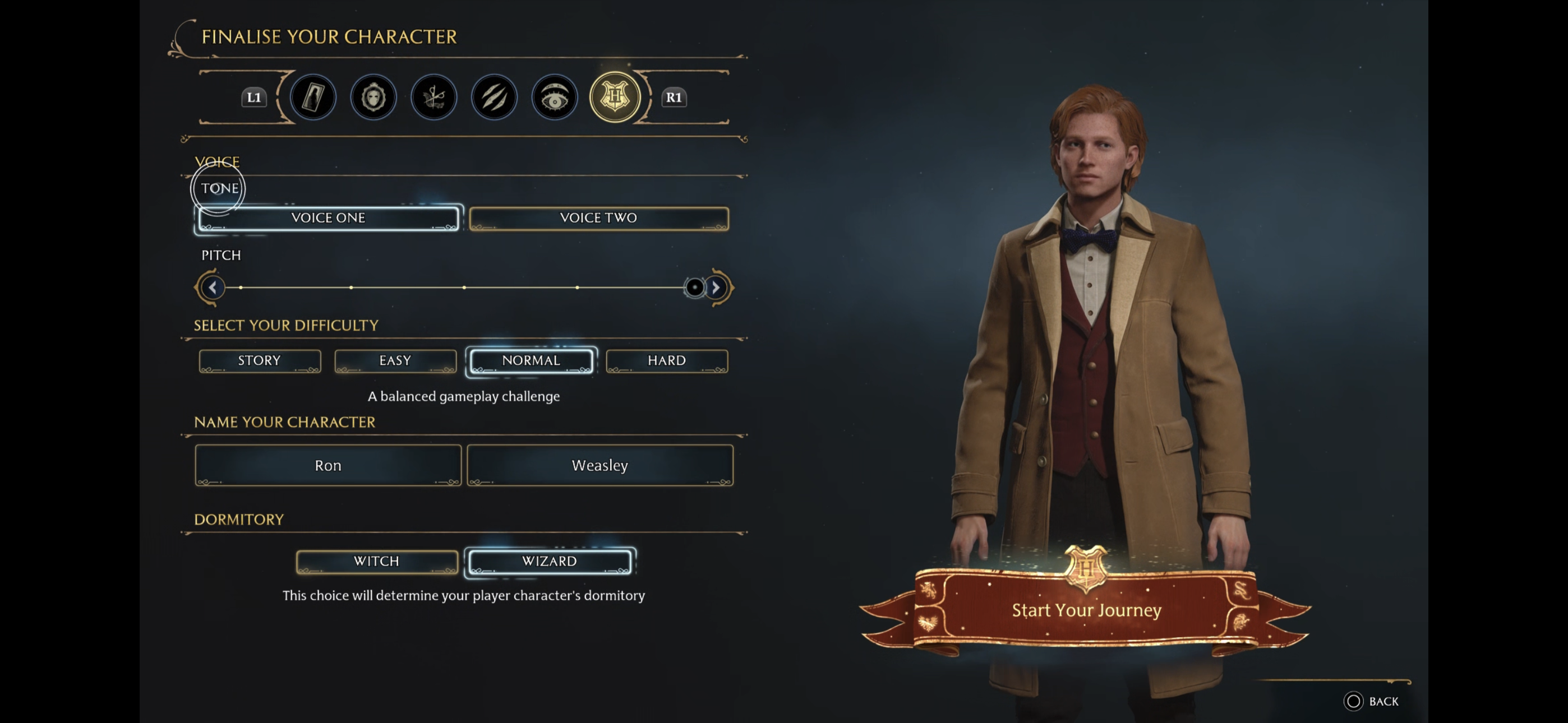Select the Witch dormitory option
Viewport: 1568px width, 723px height.
[376, 561]
